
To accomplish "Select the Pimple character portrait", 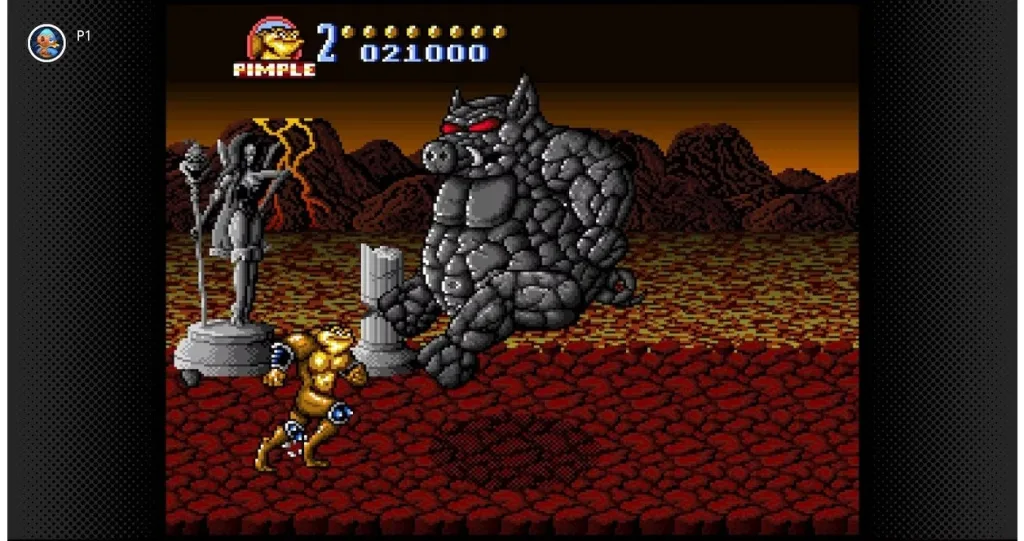I will pos(275,42).
